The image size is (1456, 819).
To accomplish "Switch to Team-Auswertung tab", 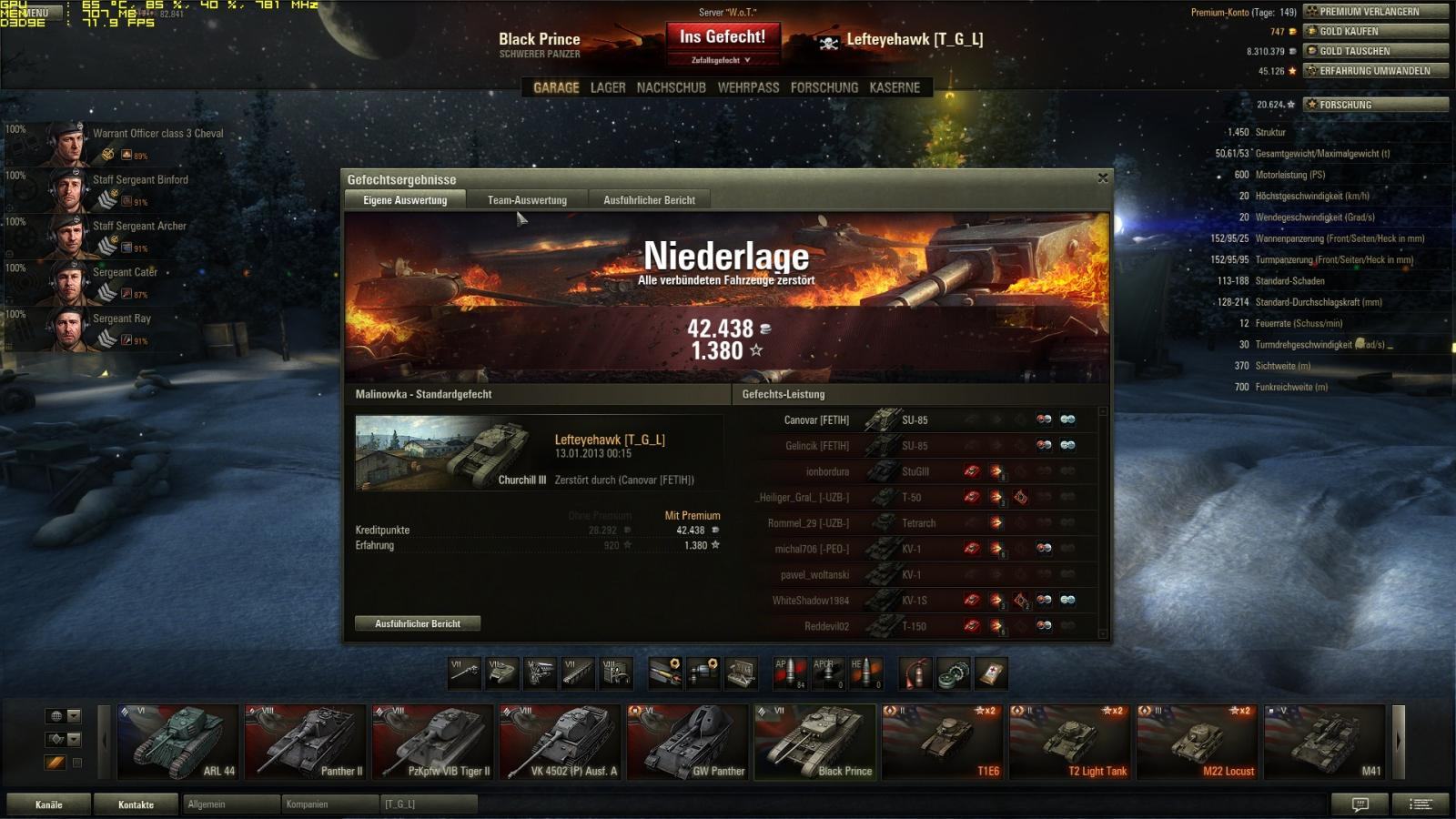I will click(x=527, y=200).
